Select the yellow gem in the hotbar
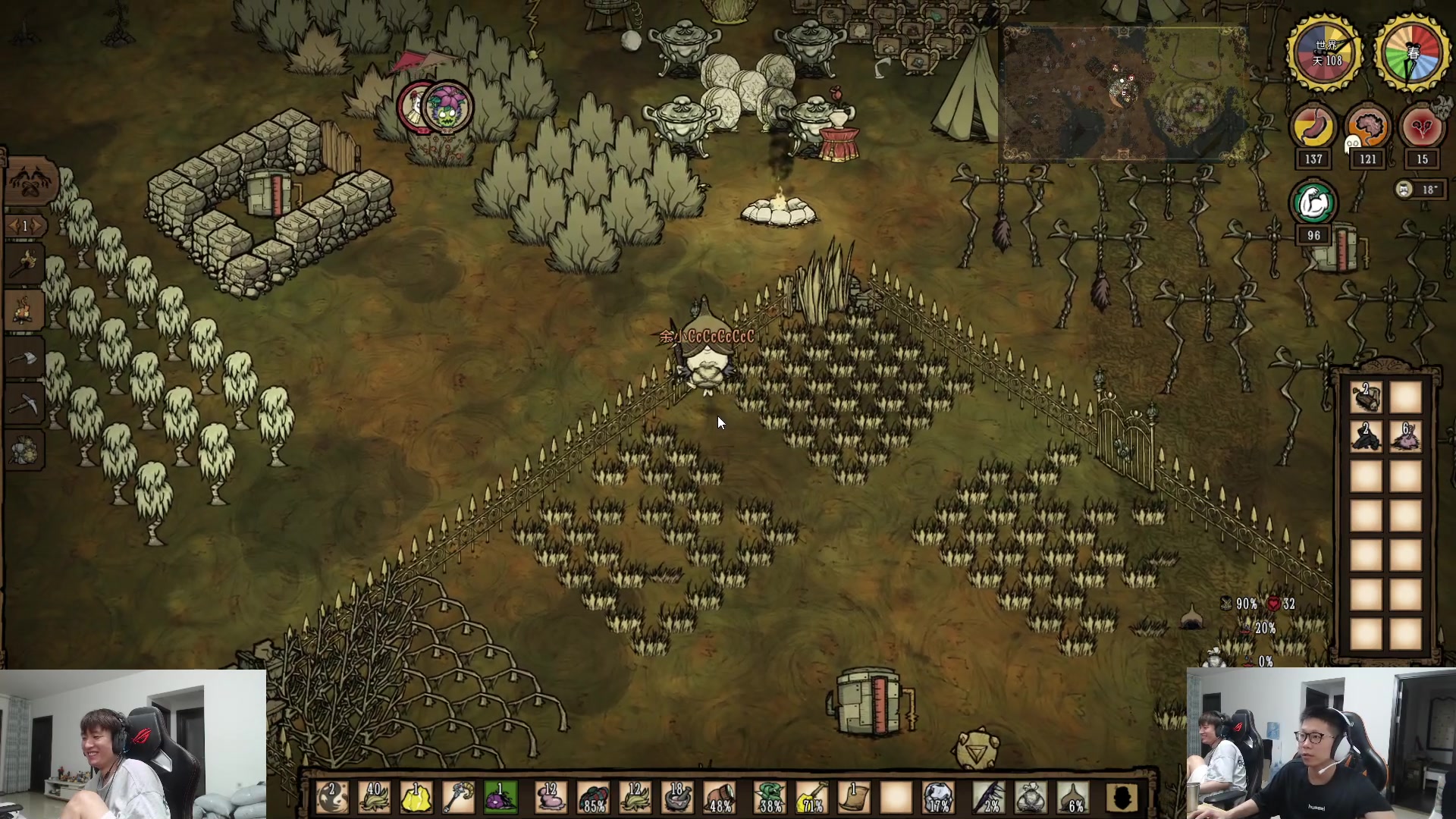This screenshot has height=819, width=1456. [416, 798]
